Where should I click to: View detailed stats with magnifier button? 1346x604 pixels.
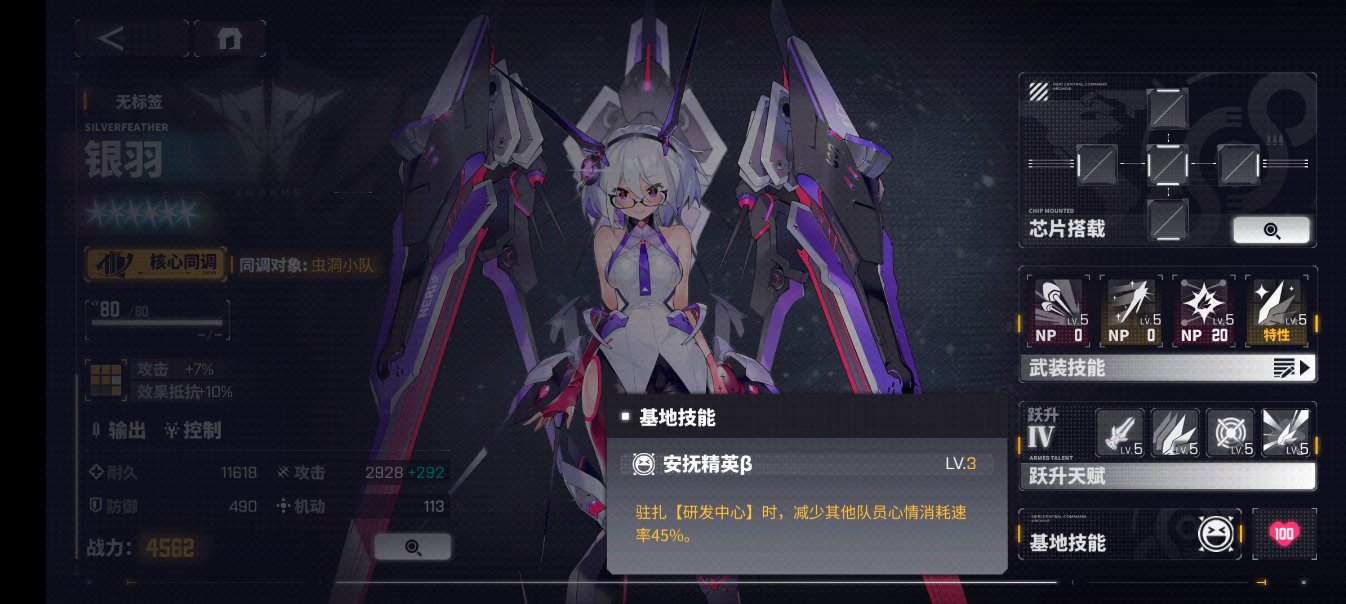[x=412, y=547]
